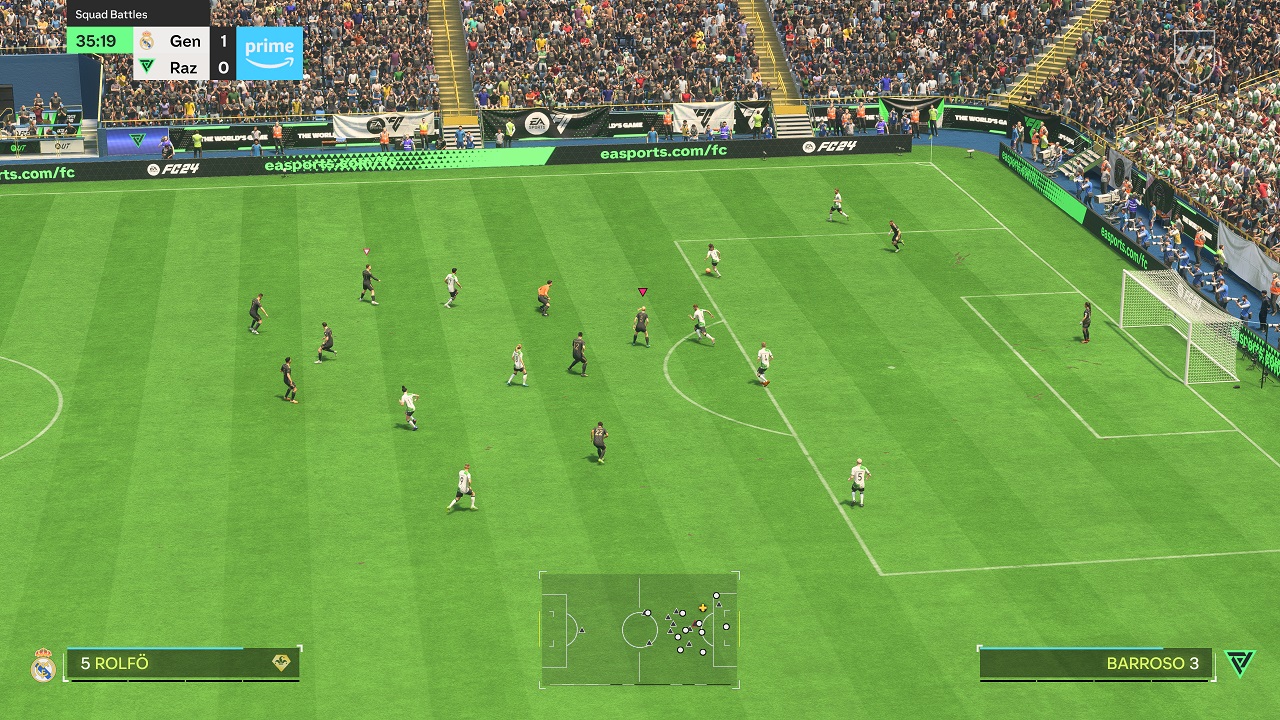
Task: Click the pitch radar minimap
Action: point(639,629)
